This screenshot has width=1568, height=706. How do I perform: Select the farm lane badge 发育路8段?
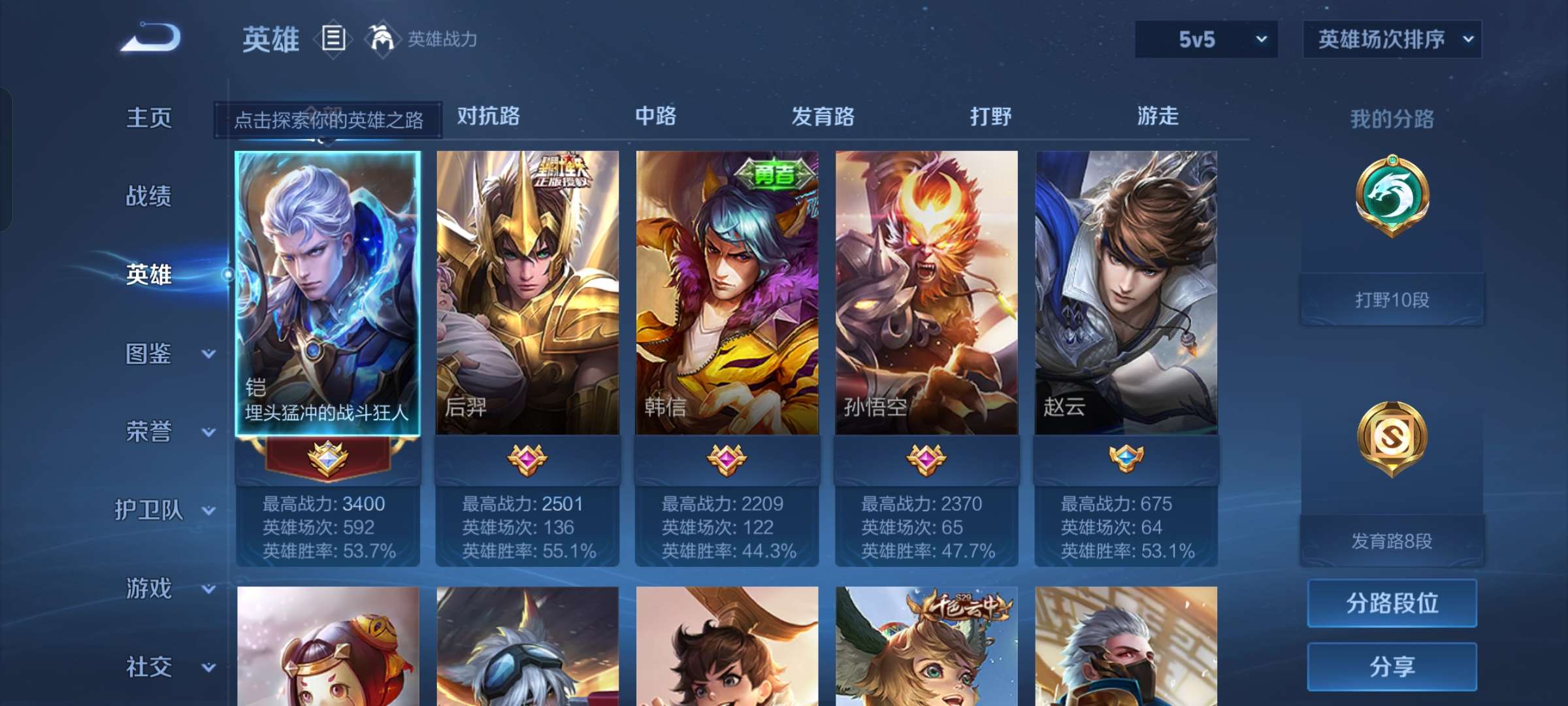(x=1390, y=441)
